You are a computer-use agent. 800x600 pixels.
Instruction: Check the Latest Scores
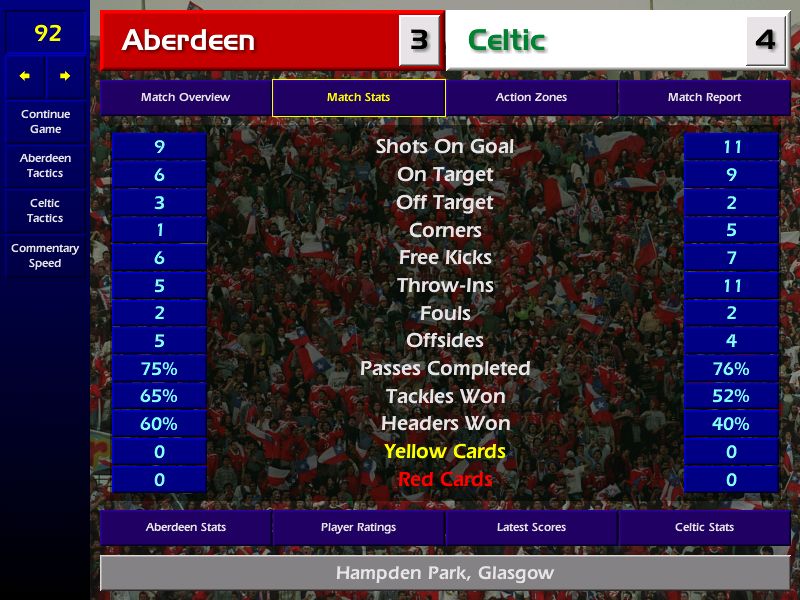[x=531, y=528]
